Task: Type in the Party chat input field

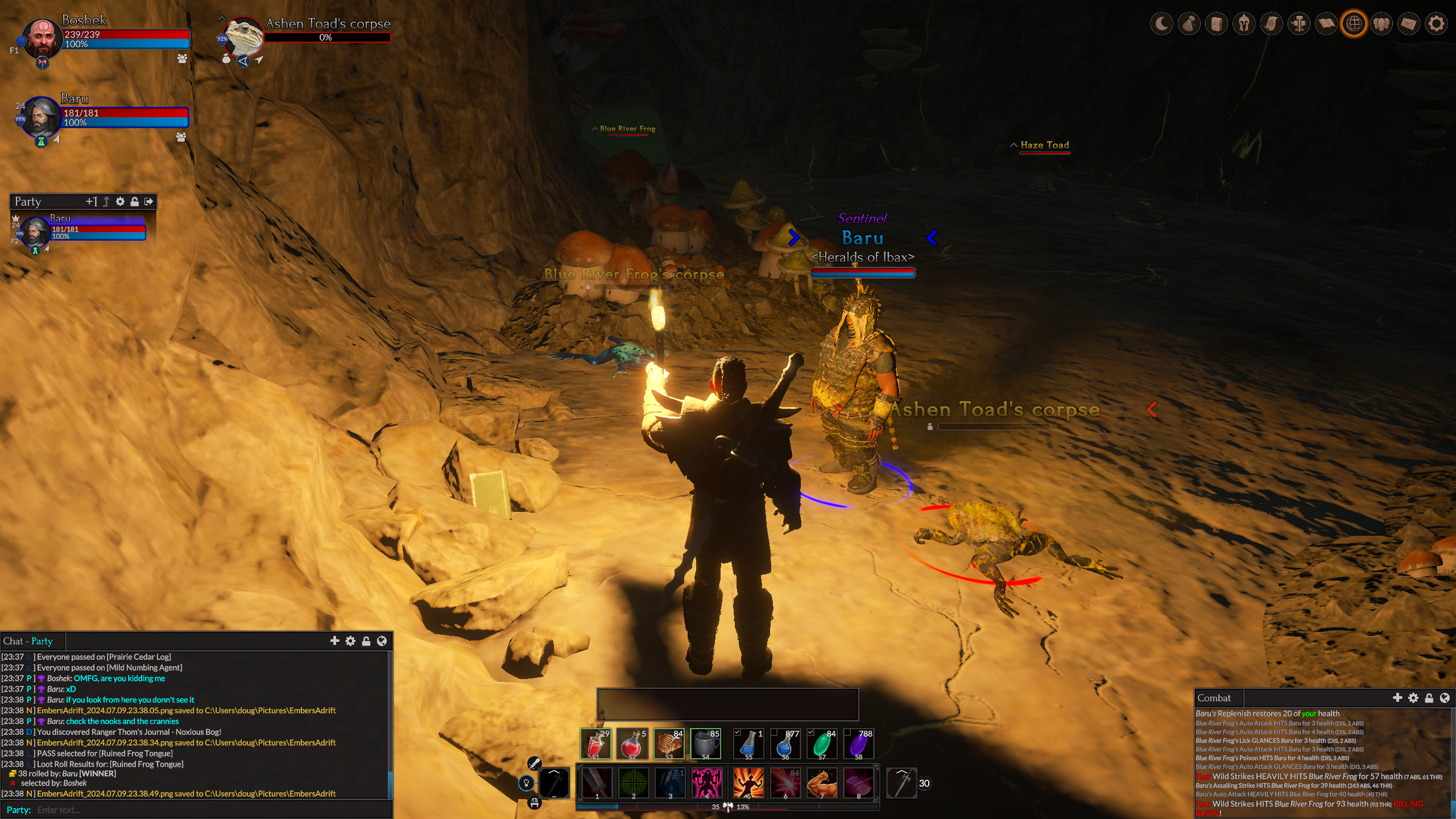Action: click(x=210, y=810)
